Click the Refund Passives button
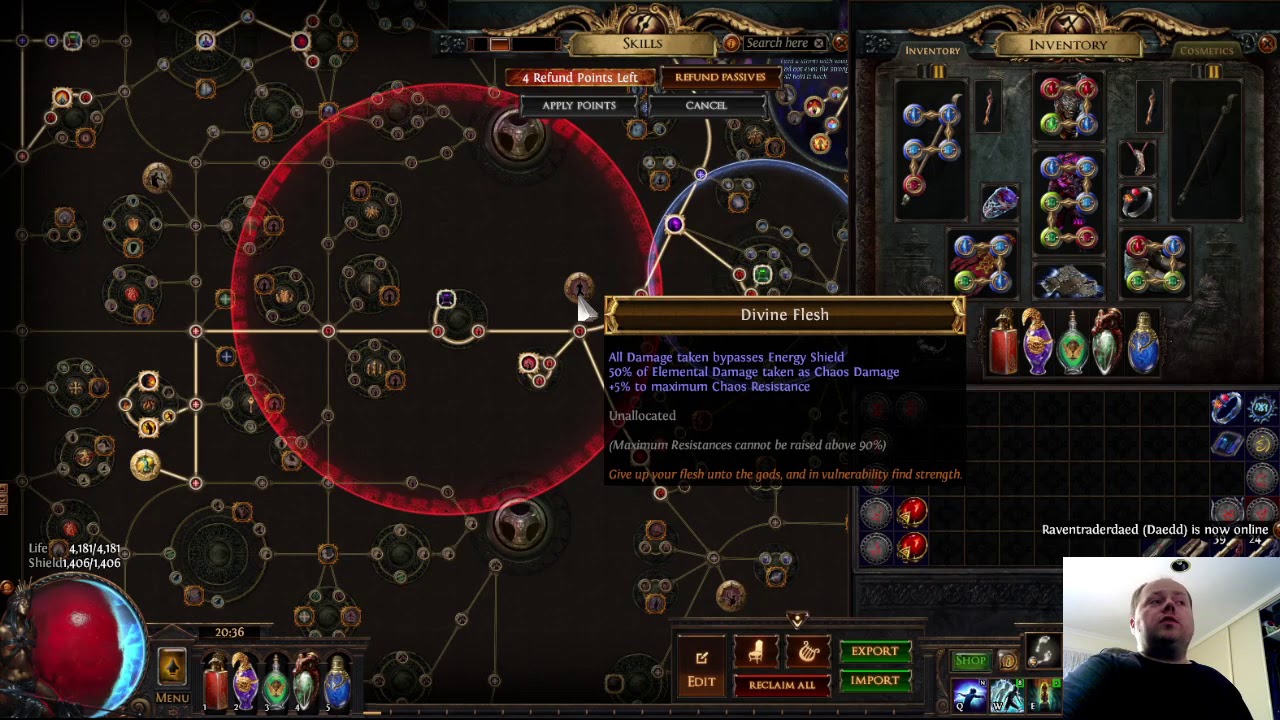 tap(720, 77)
